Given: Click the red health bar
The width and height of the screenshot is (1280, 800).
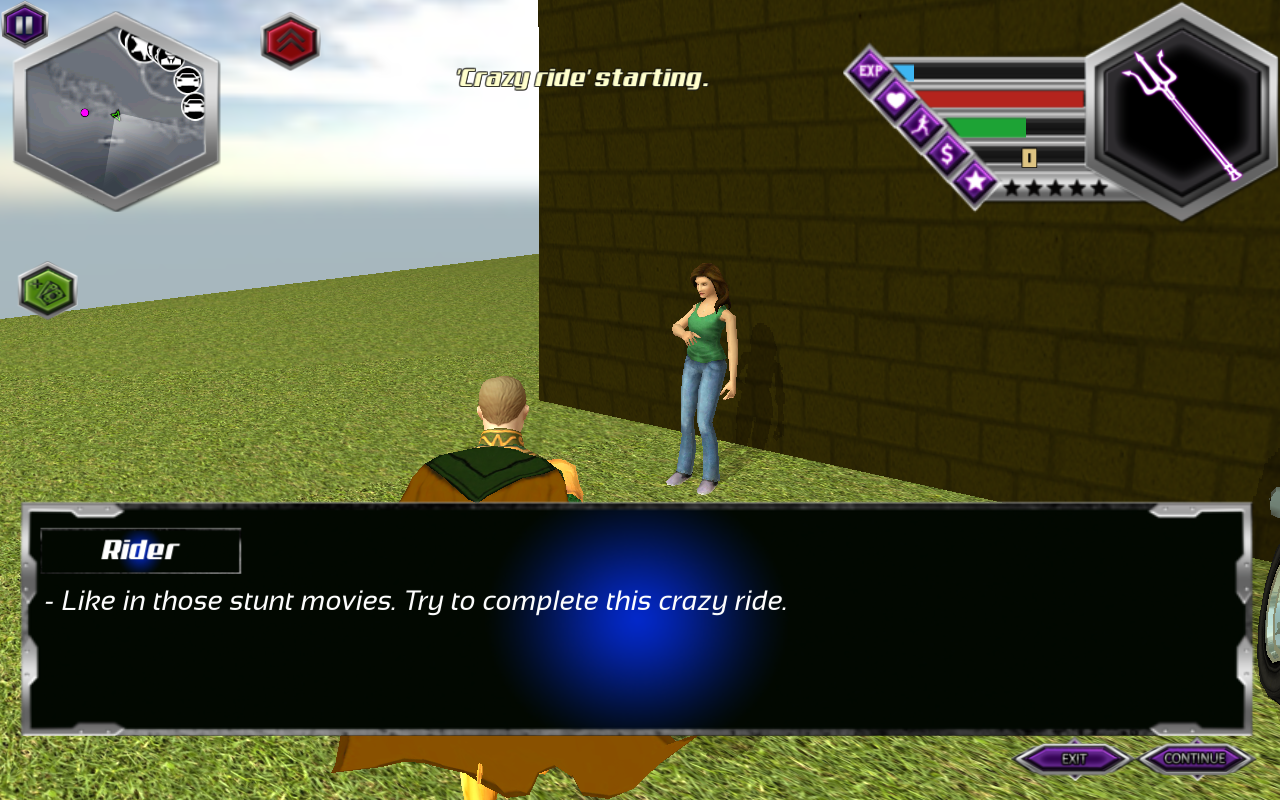Looking at the screenshot, I should (x=1000, y=100).
